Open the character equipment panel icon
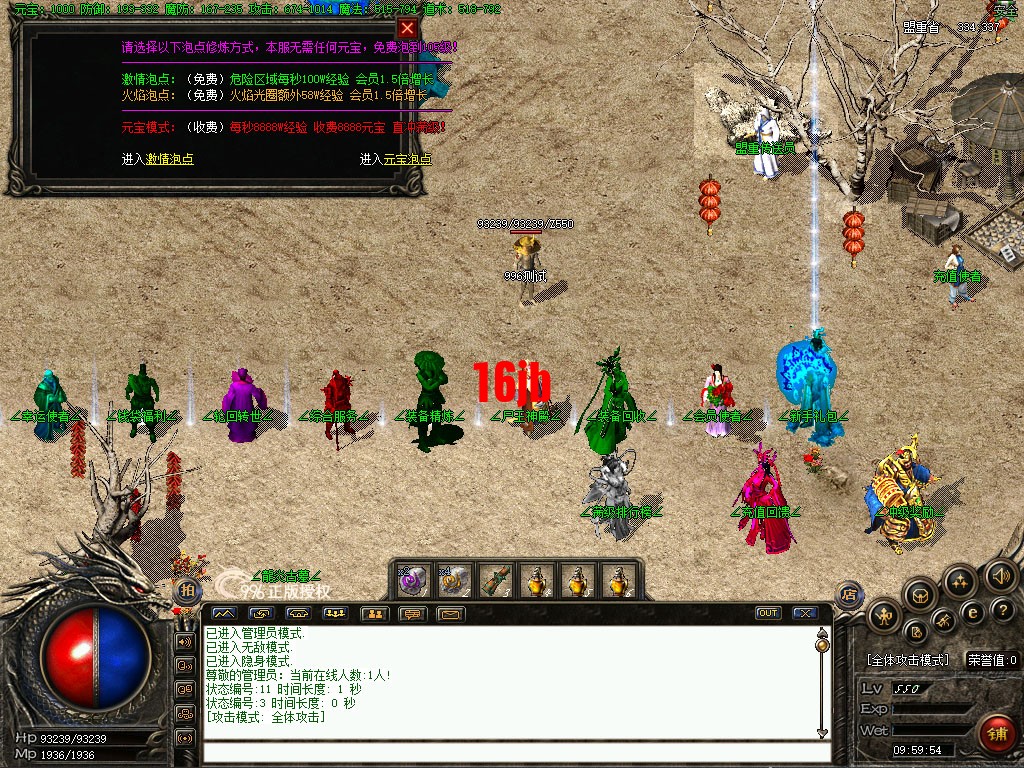Viewport: 1024px width, 768px height. (884, 617)
